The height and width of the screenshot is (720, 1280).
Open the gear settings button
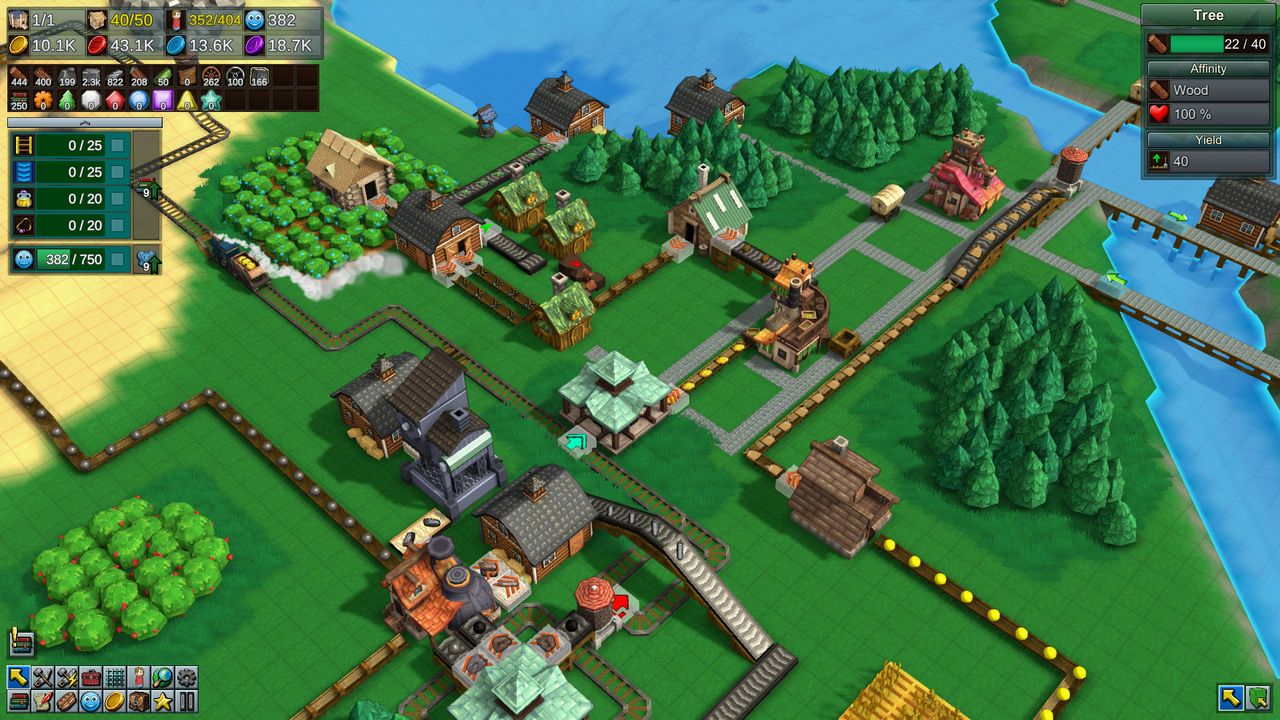tap(186, 677)
